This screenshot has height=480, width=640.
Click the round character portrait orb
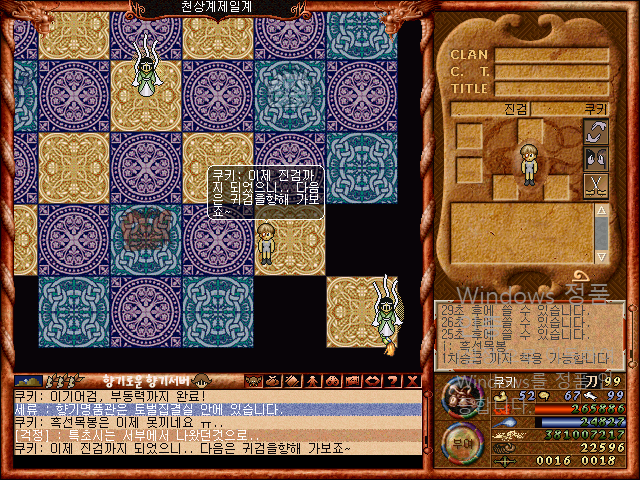click(x=461, y=397)
